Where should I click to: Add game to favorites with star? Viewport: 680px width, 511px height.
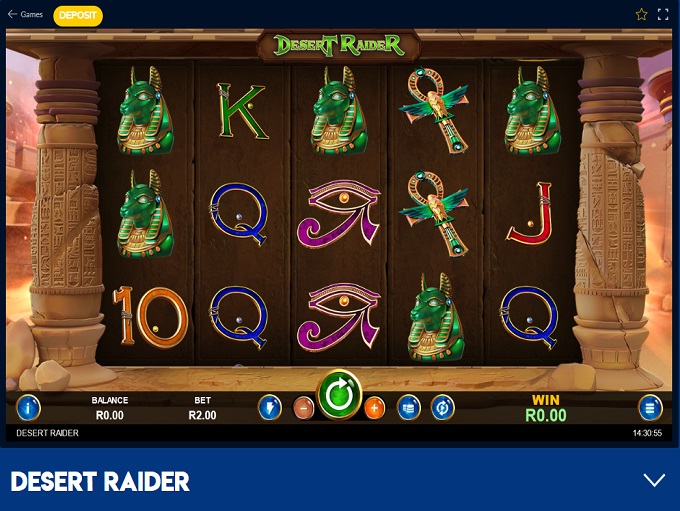point(641,15)
